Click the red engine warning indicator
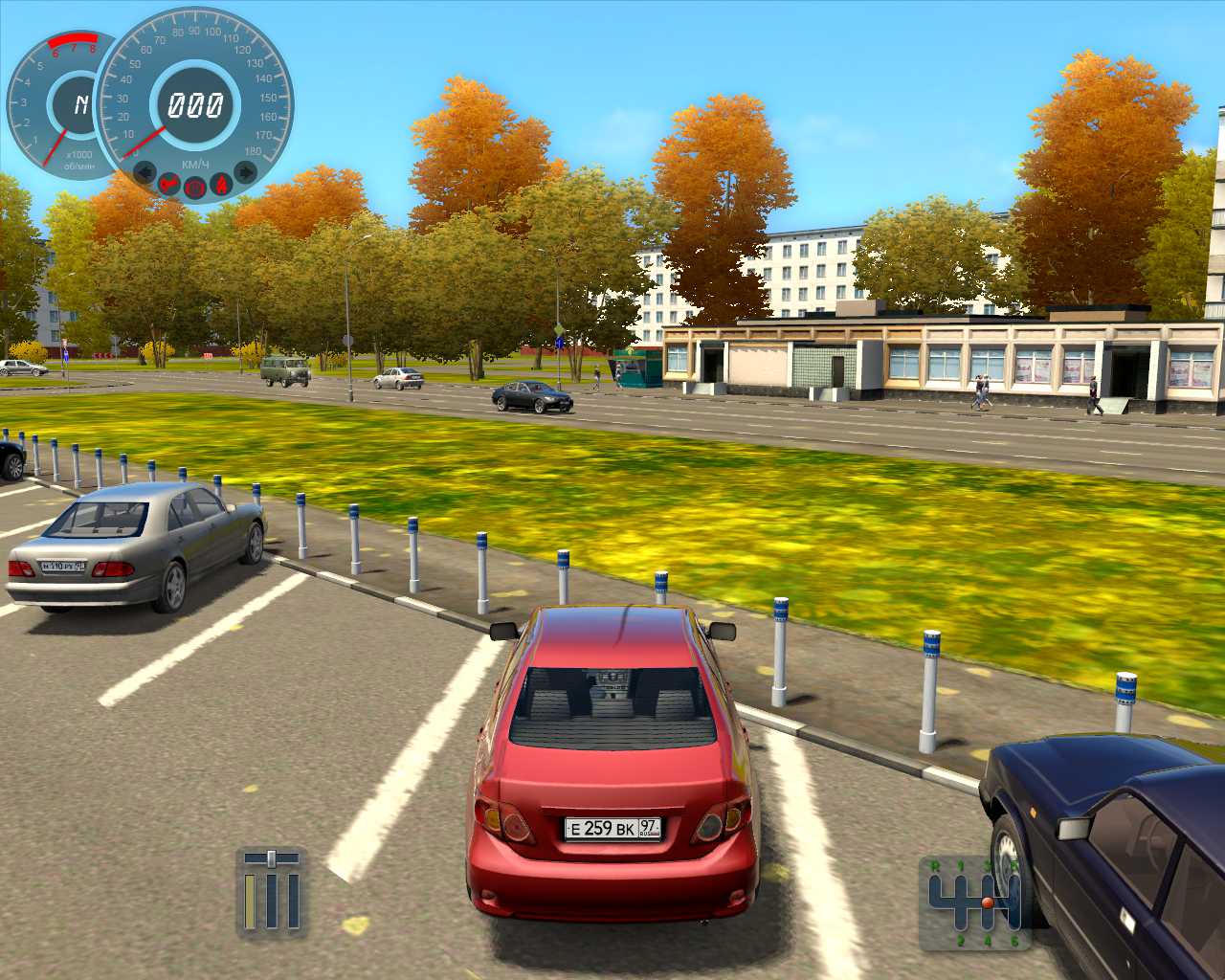 click(170, 183)
